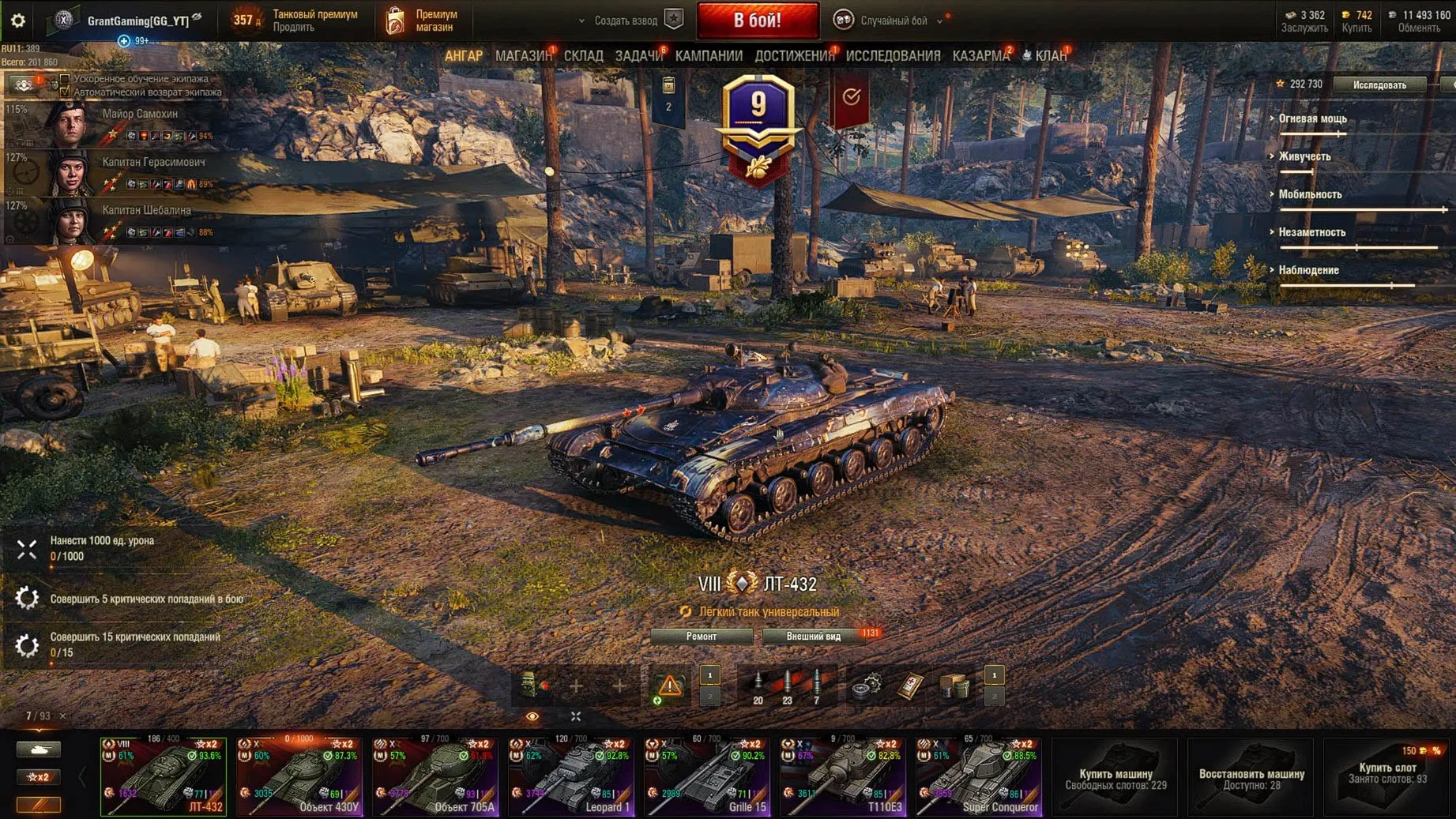The width and height of the screenshot is (1456, 819).
Task: Switch to the КАЗАРМА tab
Action: [980, 56]
